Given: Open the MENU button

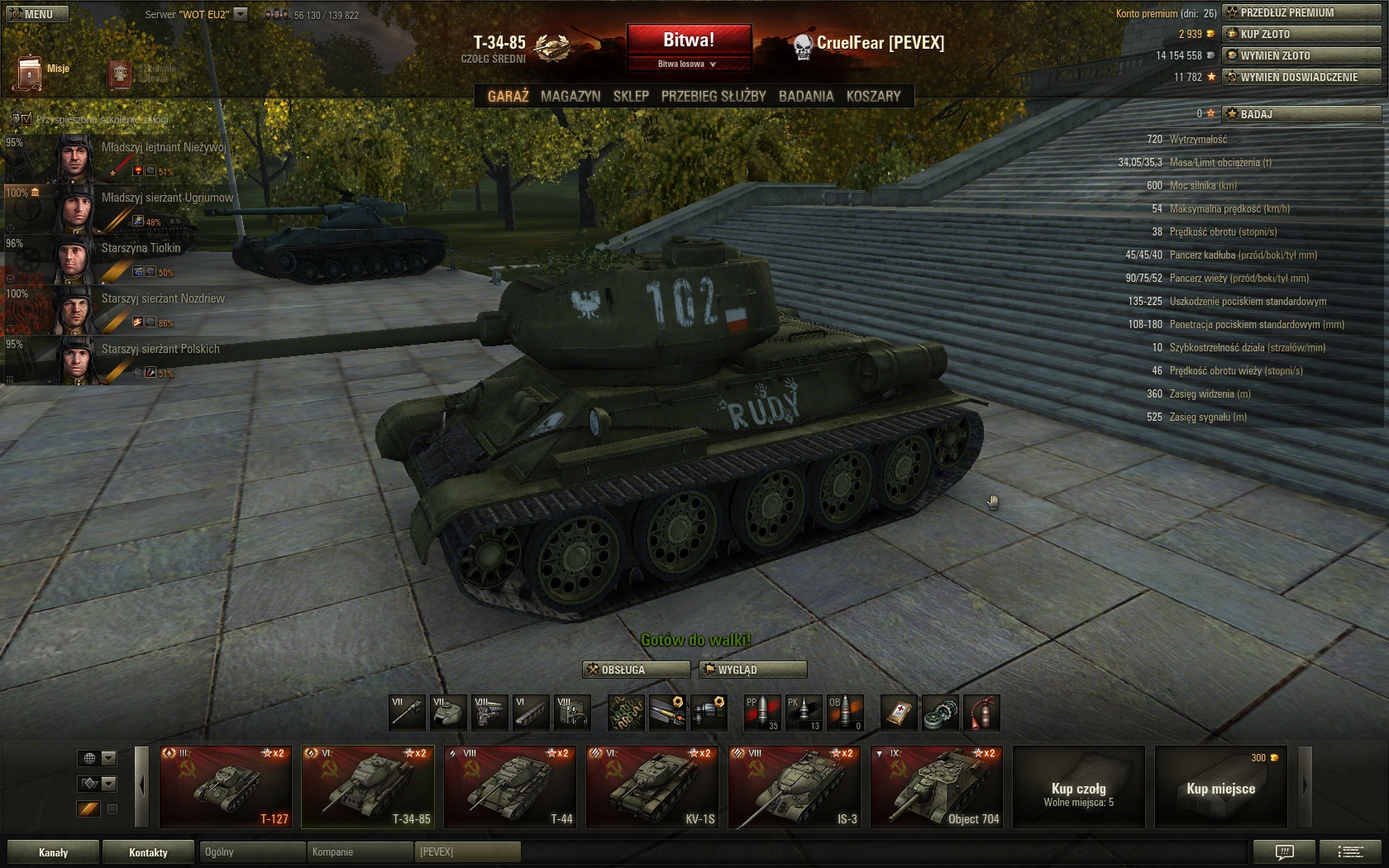Looking at the screenshot, I should pos(38,14).
